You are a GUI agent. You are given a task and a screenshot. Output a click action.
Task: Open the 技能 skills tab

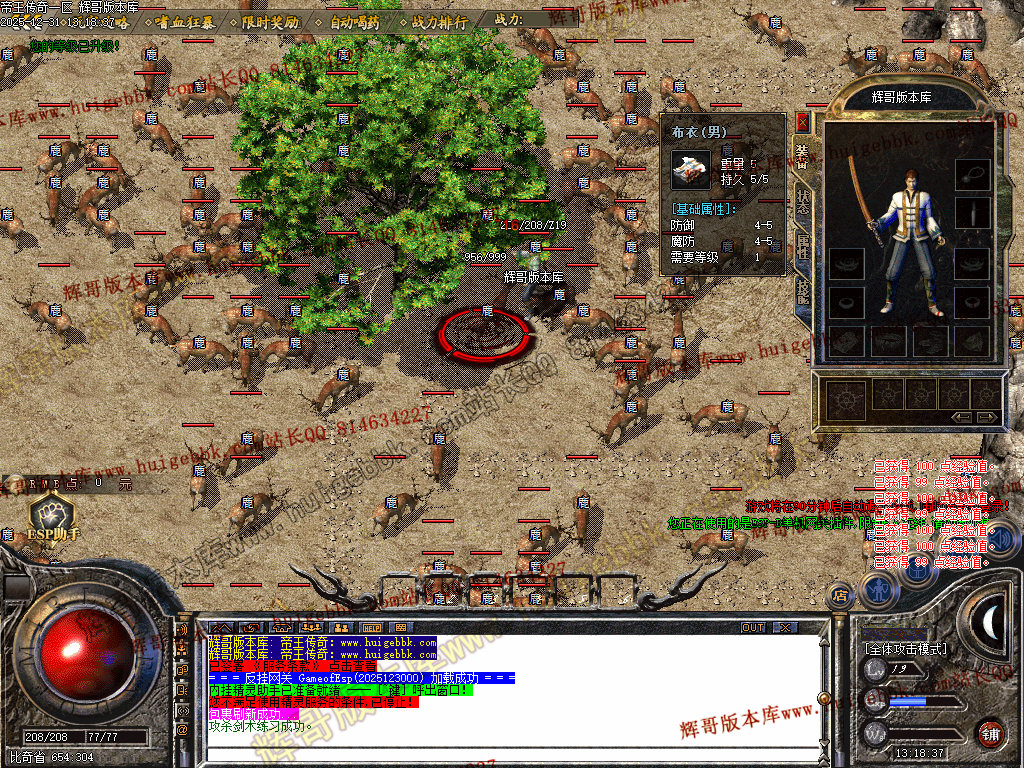click(802, 291)
